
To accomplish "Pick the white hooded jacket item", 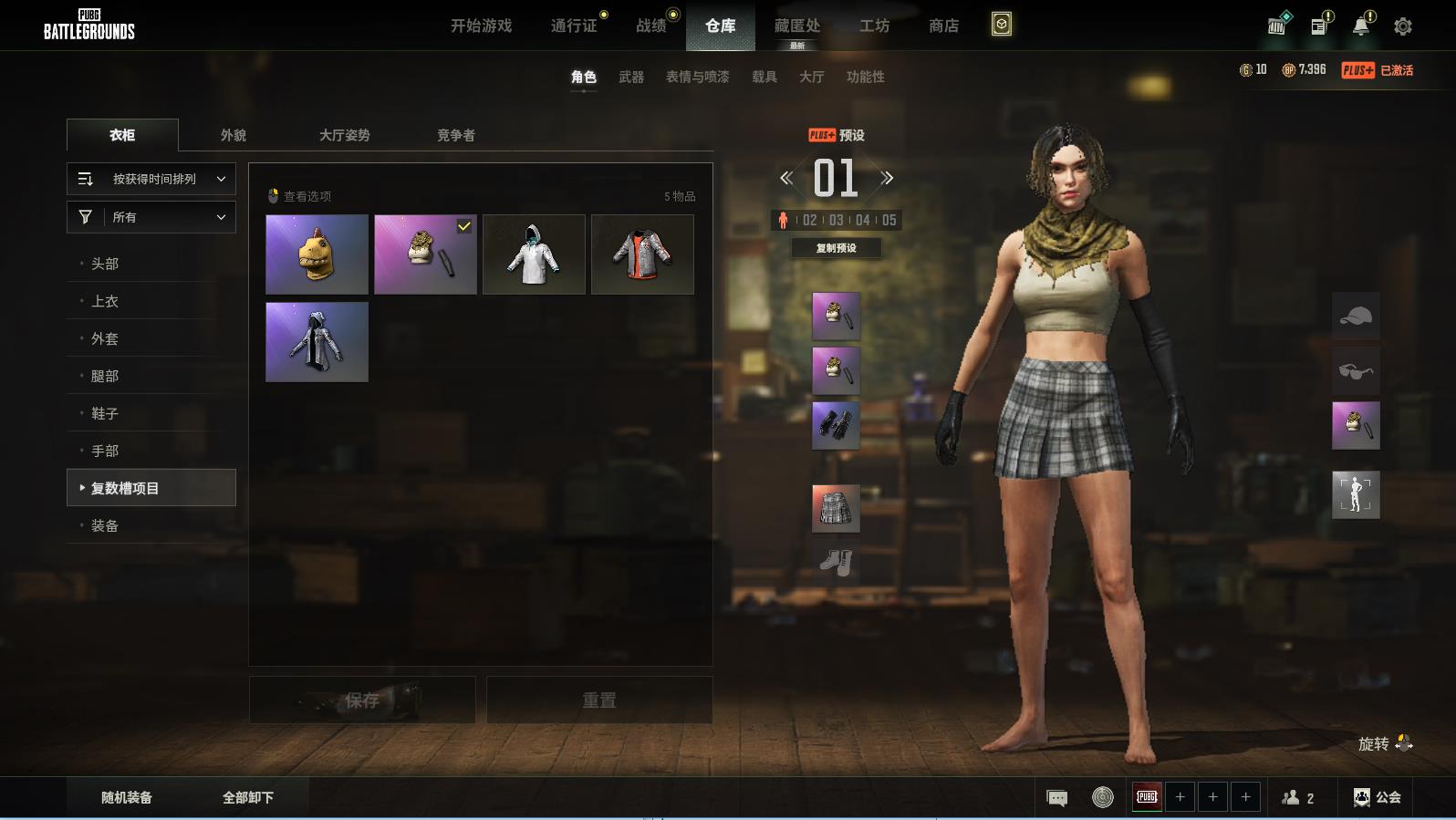I will [534, 254].
